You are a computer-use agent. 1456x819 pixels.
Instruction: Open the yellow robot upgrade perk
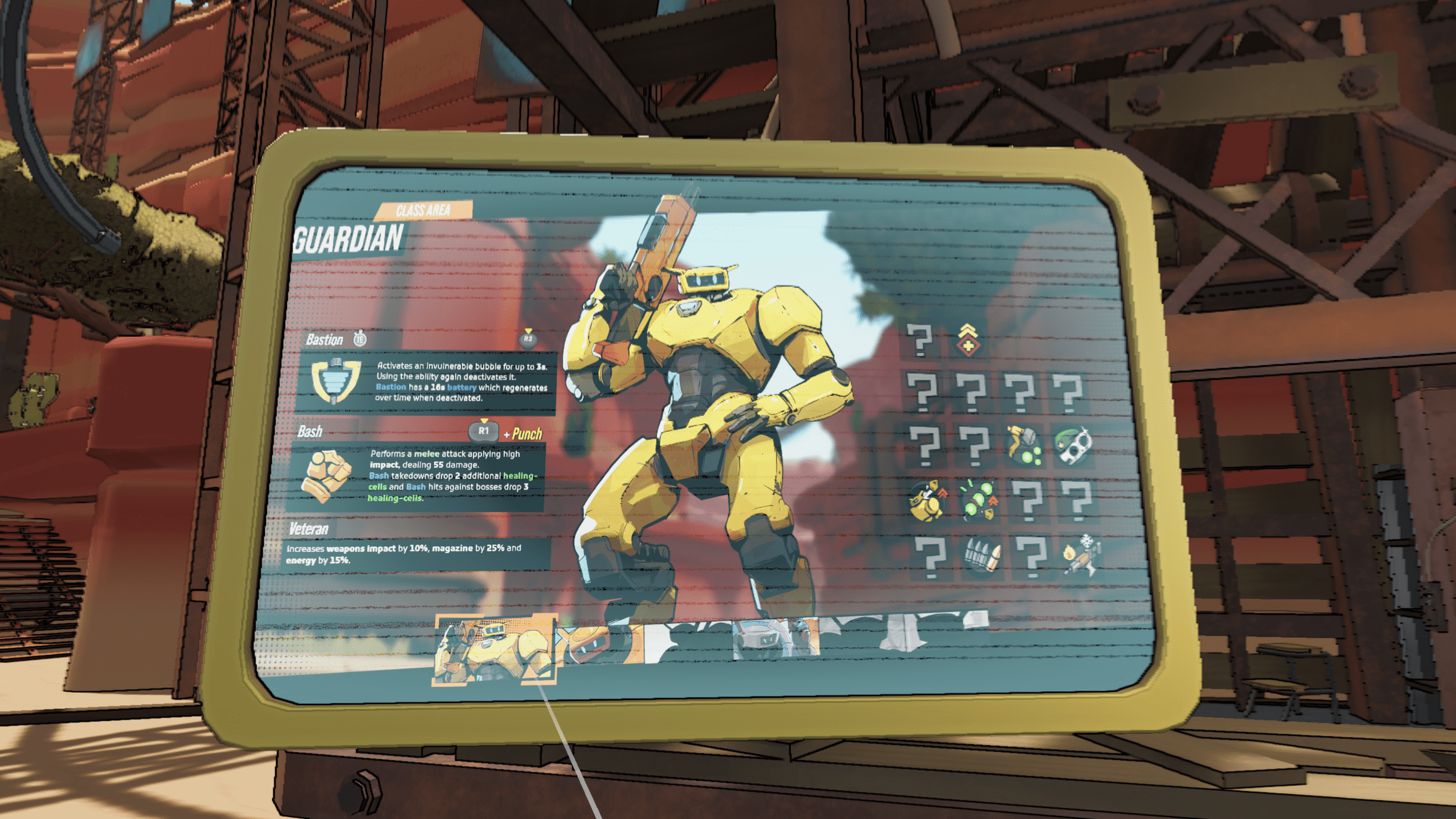[927, 501]
